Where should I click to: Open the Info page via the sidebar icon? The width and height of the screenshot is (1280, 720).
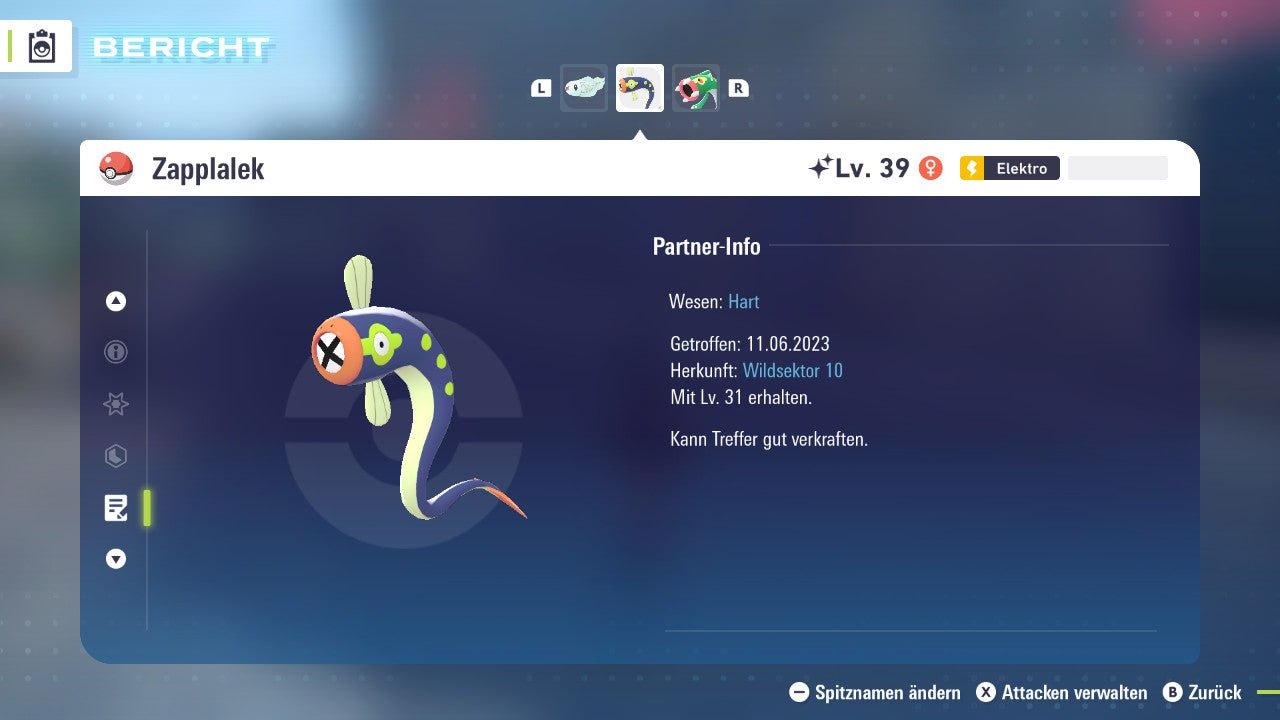pos(115,352)
